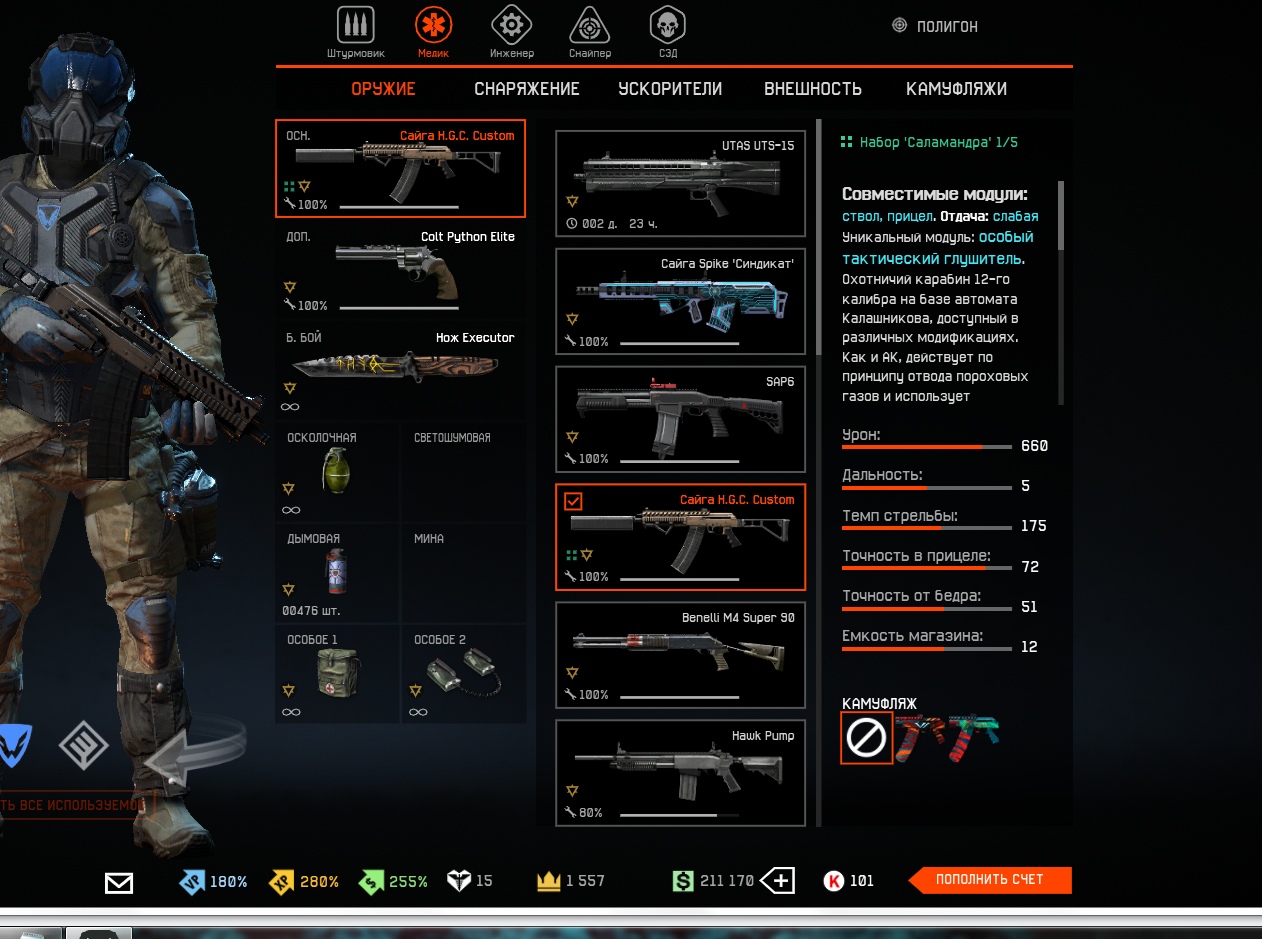Select the Colt Python Elite sidearm slot
1262x939 pixels.
pyautogui.click(x=400, y=270)
